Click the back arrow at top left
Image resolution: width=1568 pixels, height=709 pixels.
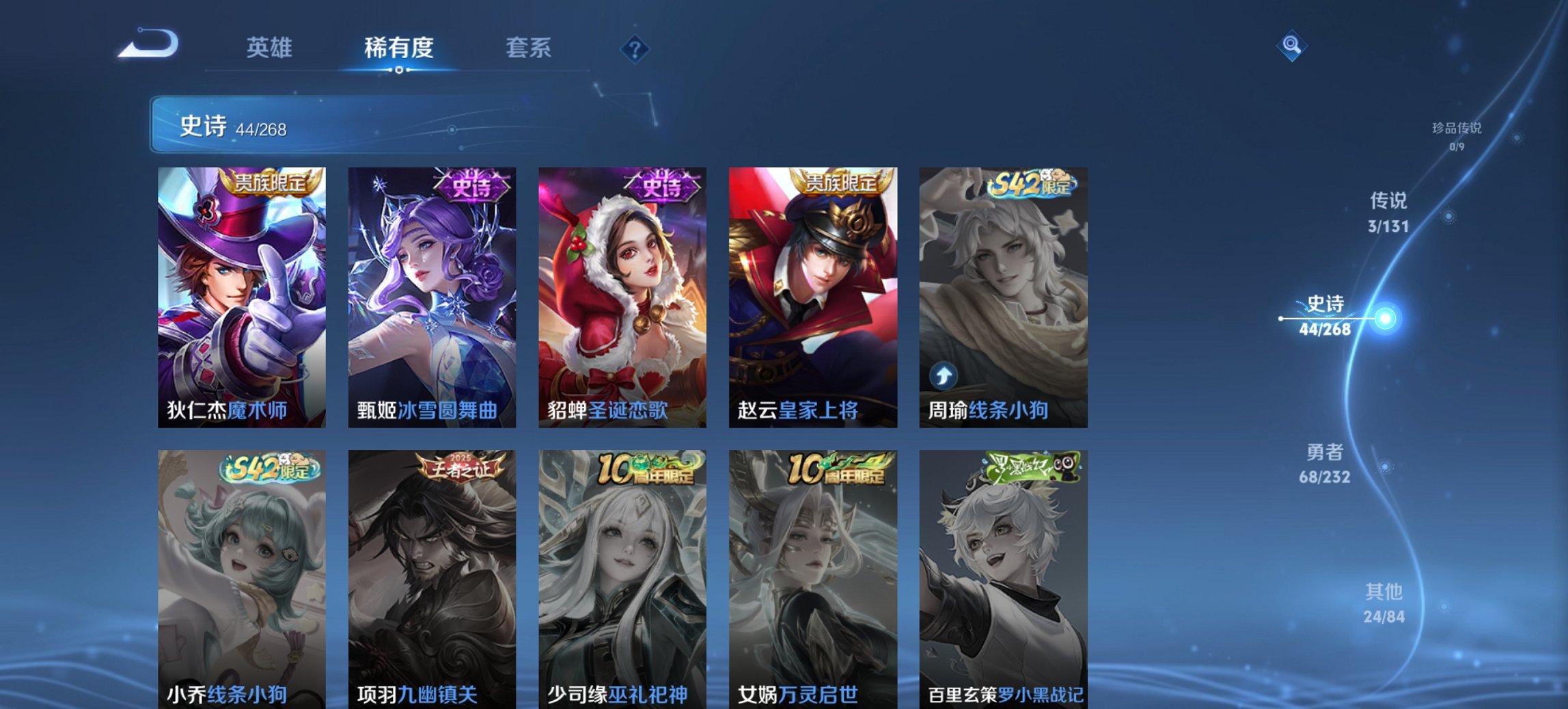[148, 42]
